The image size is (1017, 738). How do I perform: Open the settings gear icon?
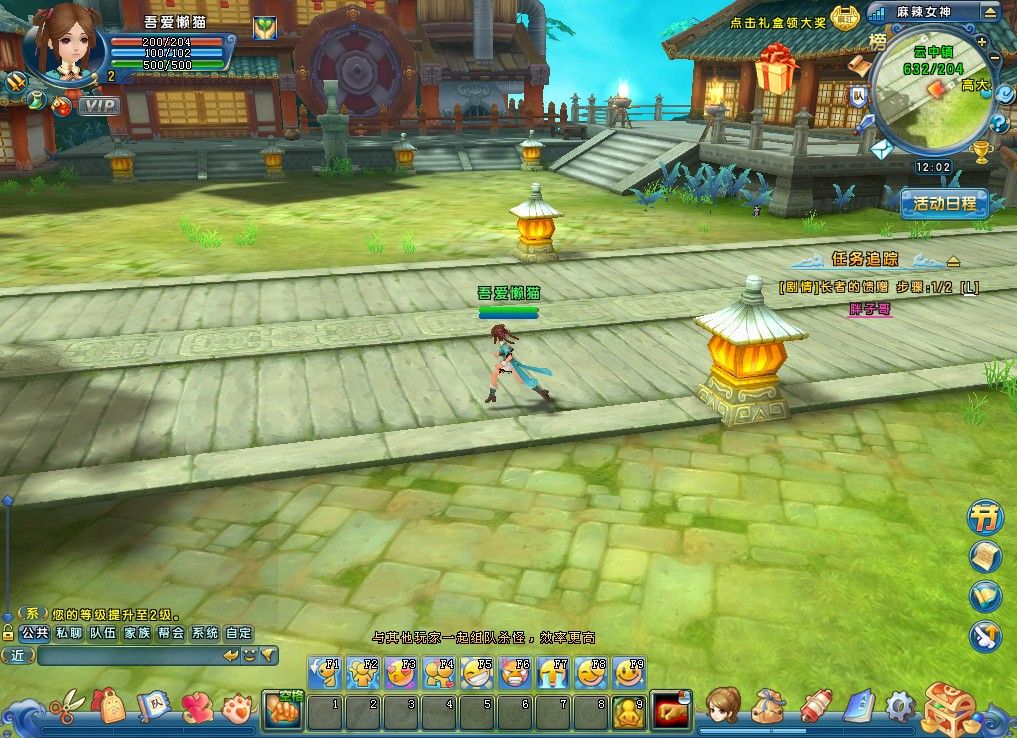point(900,706)
